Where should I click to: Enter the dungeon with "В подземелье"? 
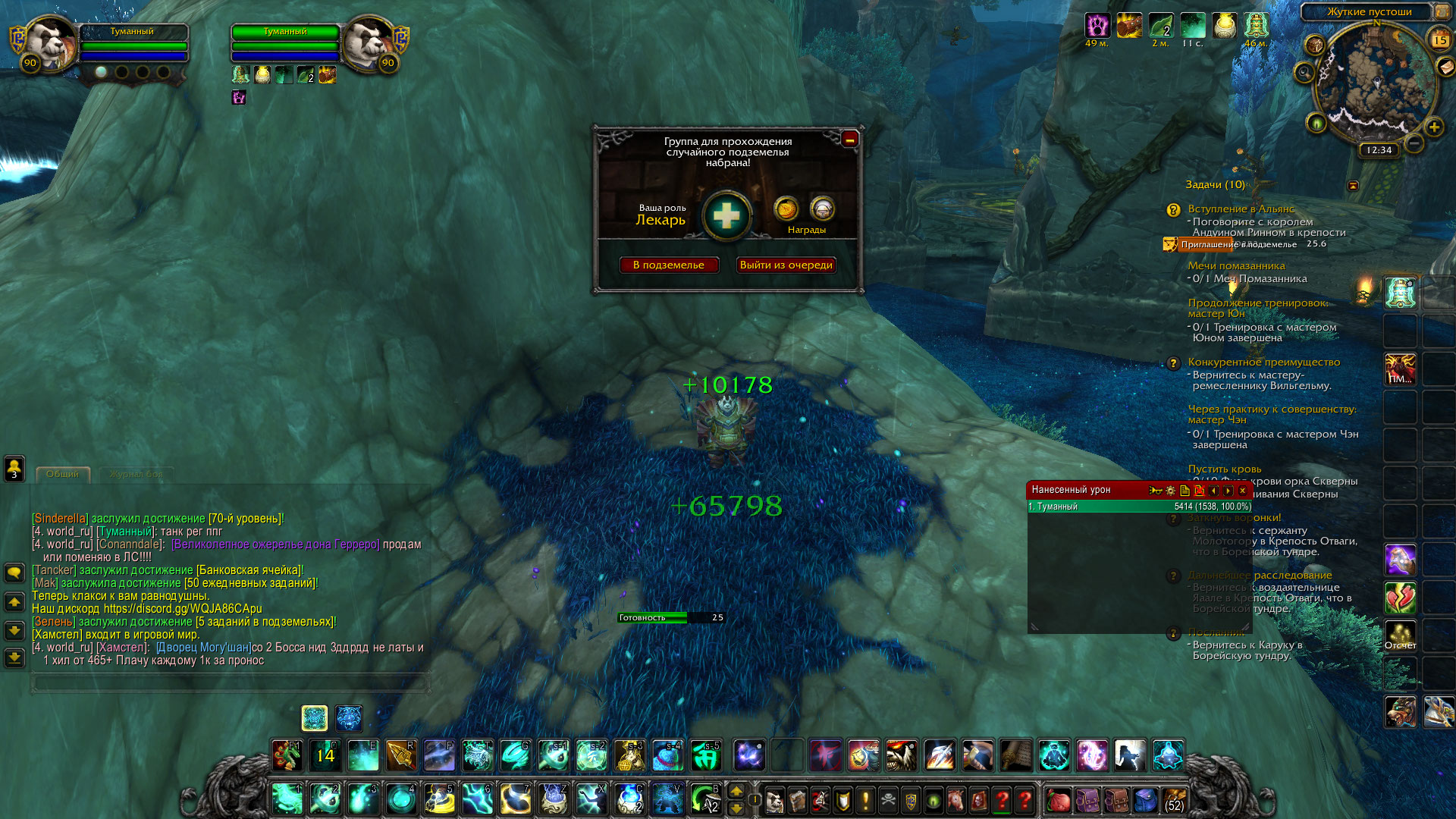point(669,265)
